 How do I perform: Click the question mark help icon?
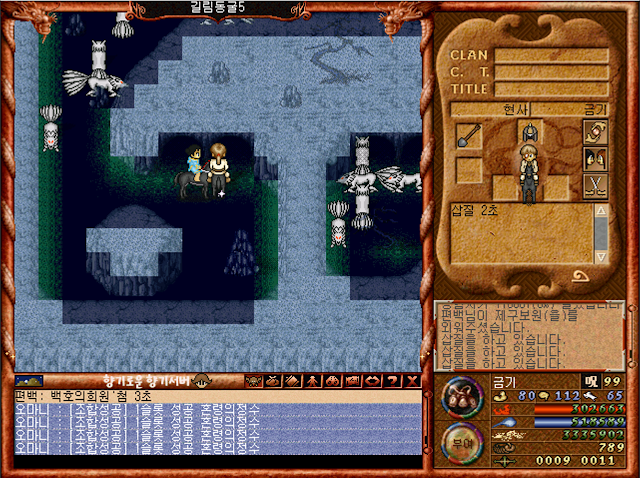point(391,381)
